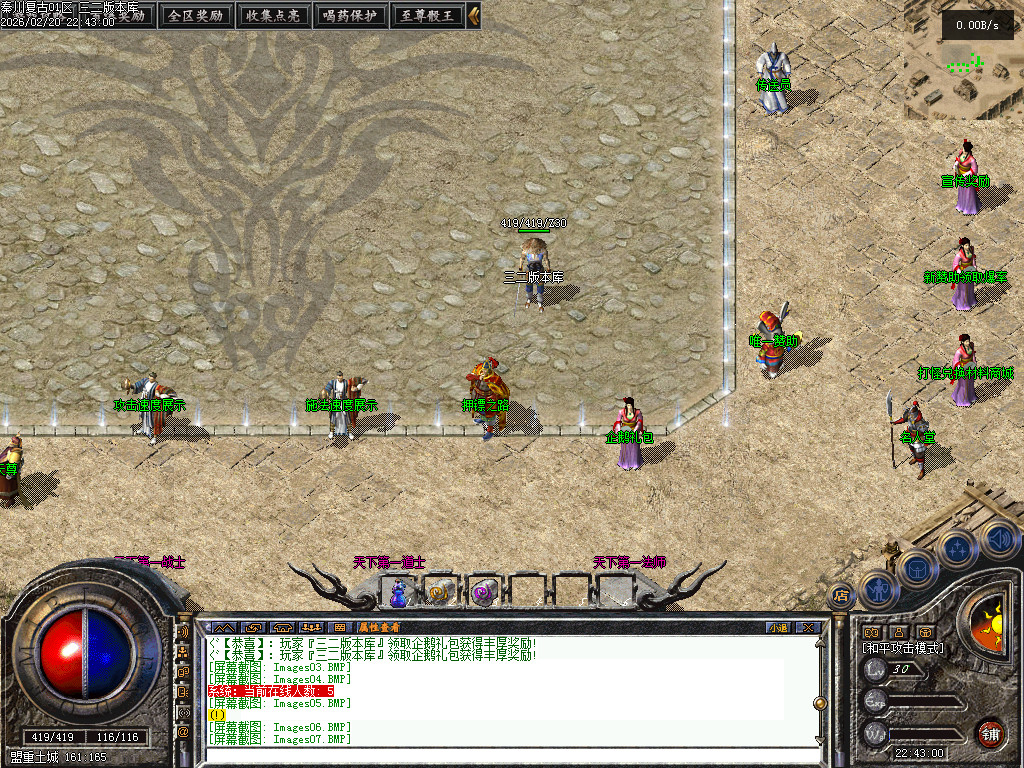Click the yellow (!) message in chat

point(216,715)
